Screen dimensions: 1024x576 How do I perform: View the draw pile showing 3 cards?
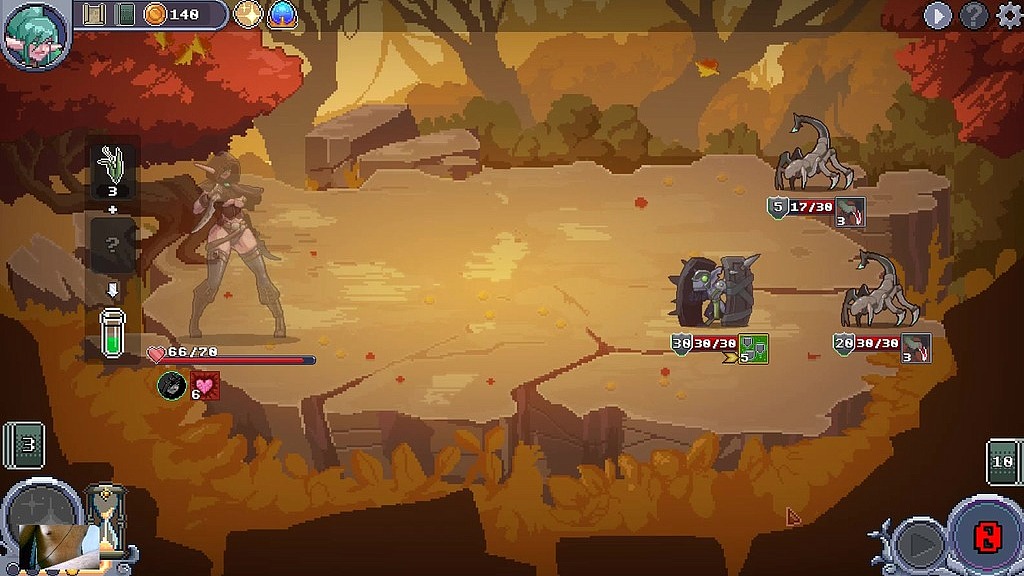click(x=25, y=443)
